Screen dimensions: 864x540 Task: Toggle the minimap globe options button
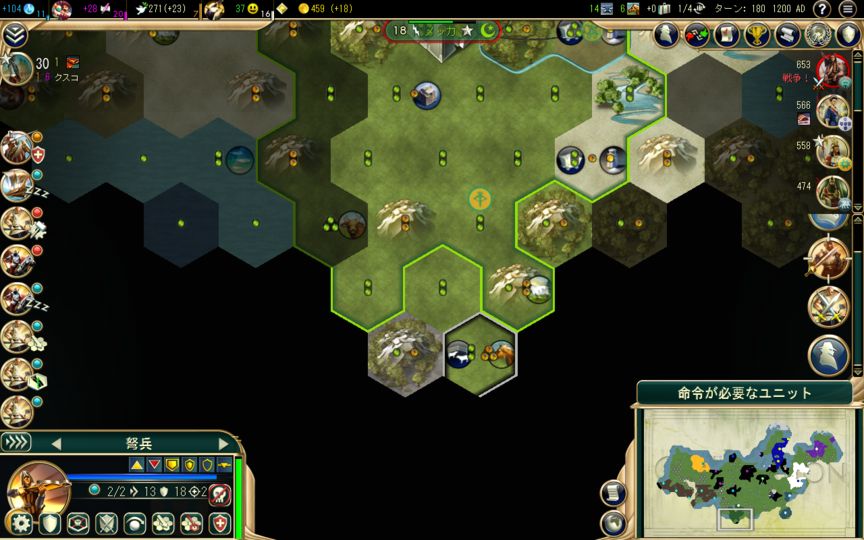point(614,522)
